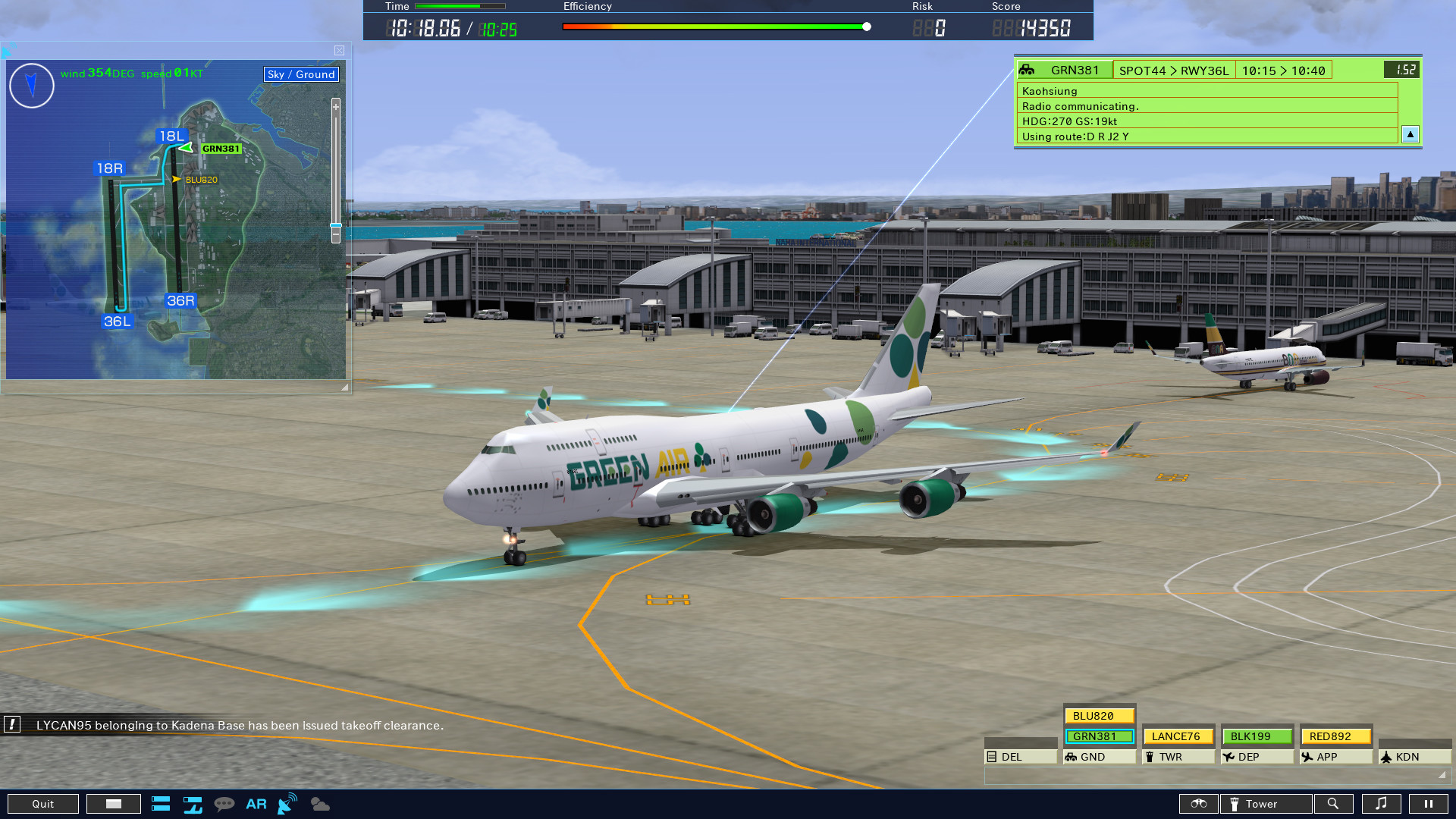
Task: Select the LANCE76 strip under TWR
Action: 1178,736
